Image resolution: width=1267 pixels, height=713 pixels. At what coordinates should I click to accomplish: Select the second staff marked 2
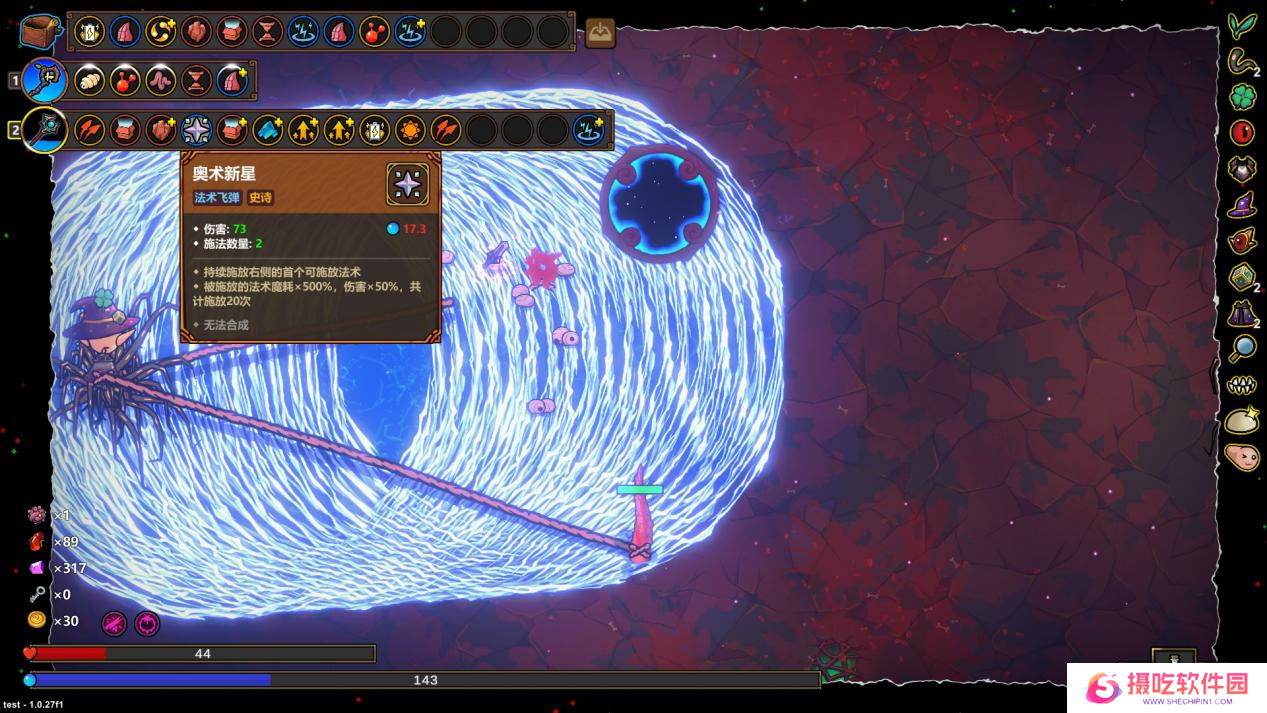pos(45,130)
